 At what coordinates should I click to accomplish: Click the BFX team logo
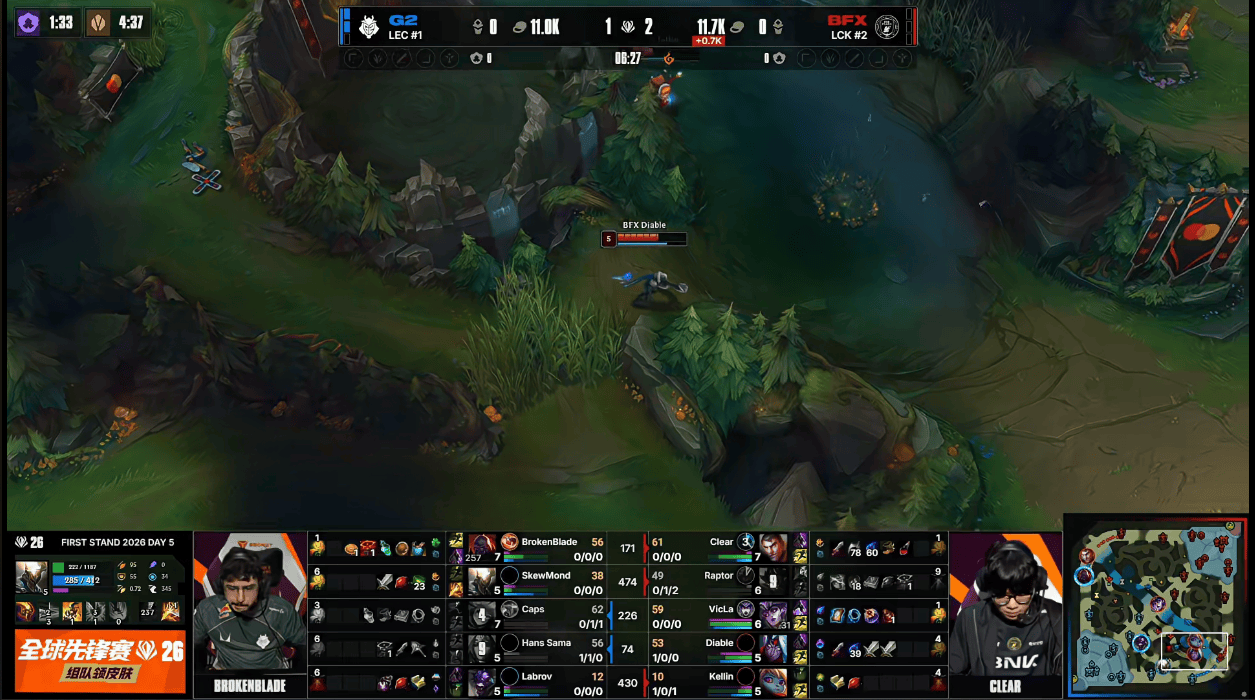(886, 27)
